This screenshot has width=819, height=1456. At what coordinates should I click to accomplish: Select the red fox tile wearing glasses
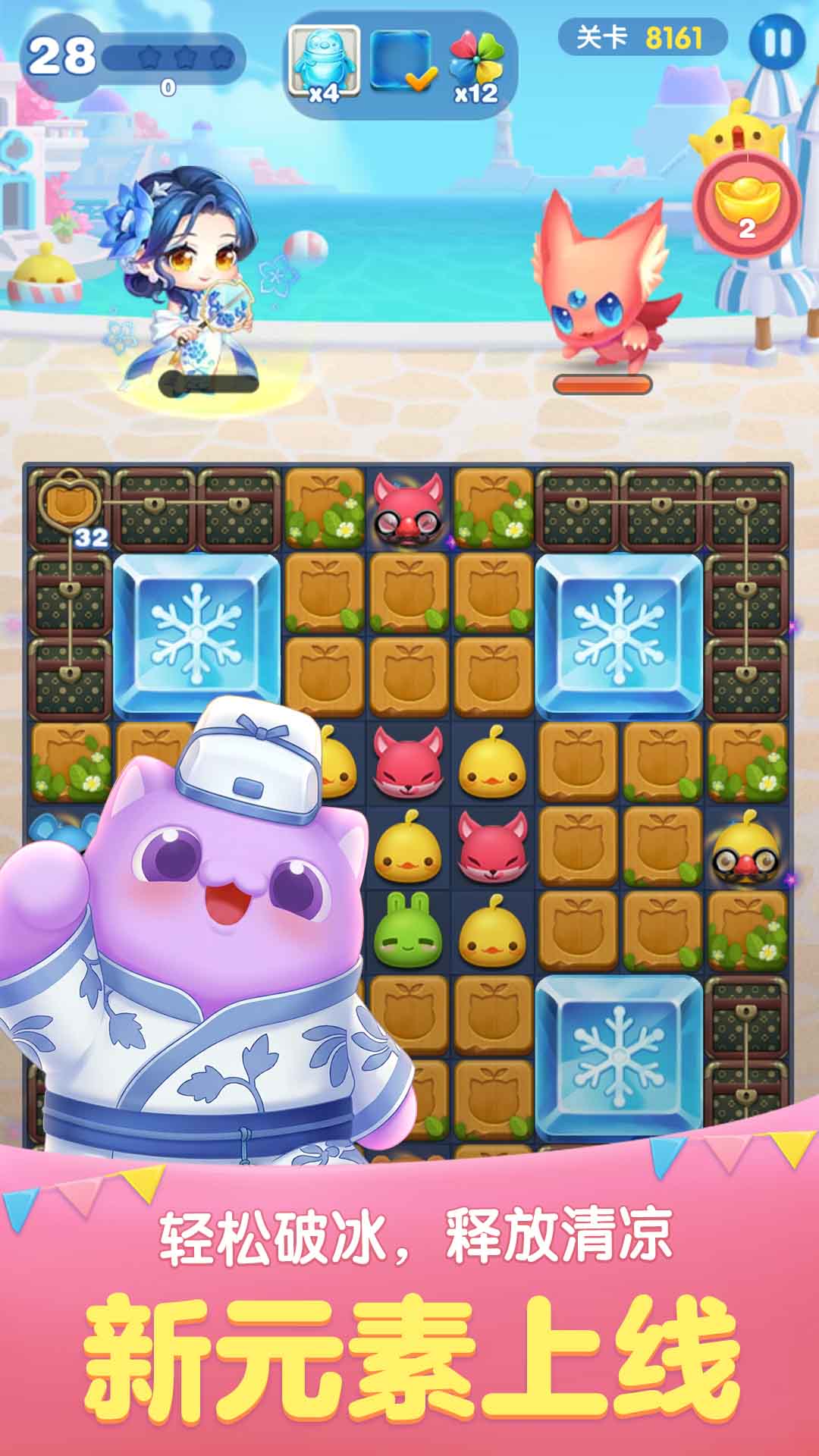pyautogui.click(x=409, y=508)
